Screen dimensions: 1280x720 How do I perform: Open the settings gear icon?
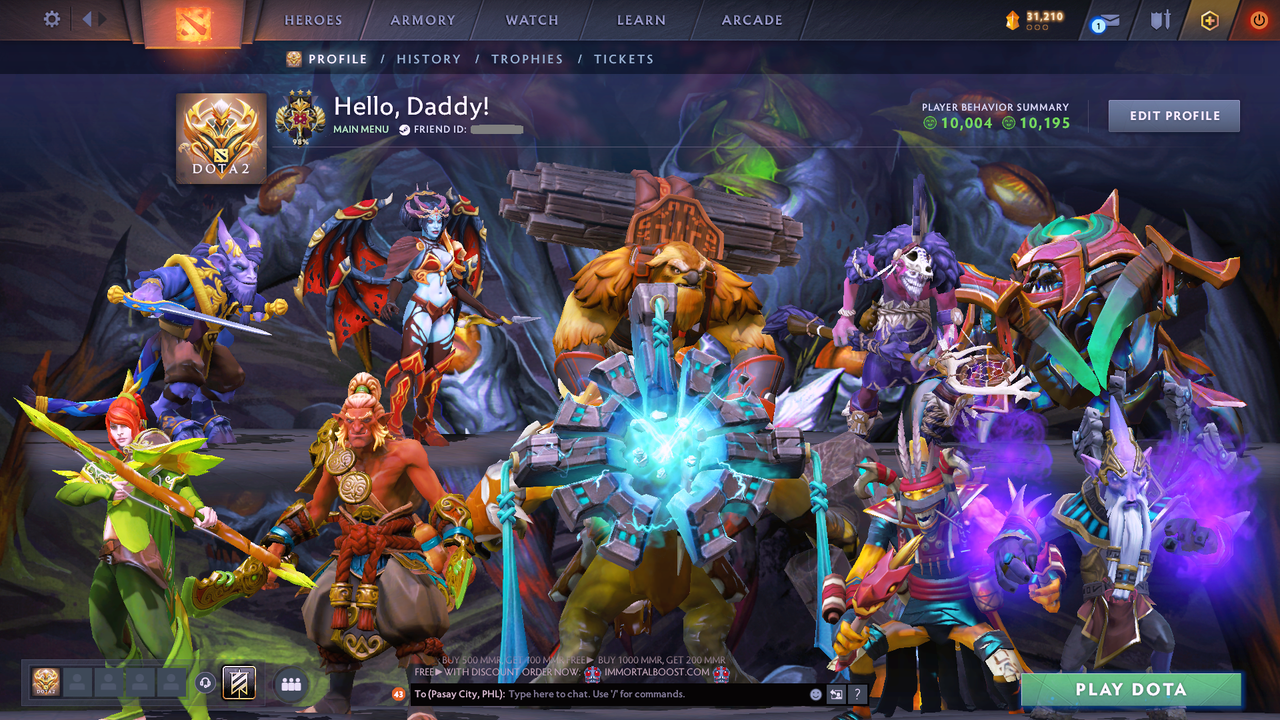point(52,19)
